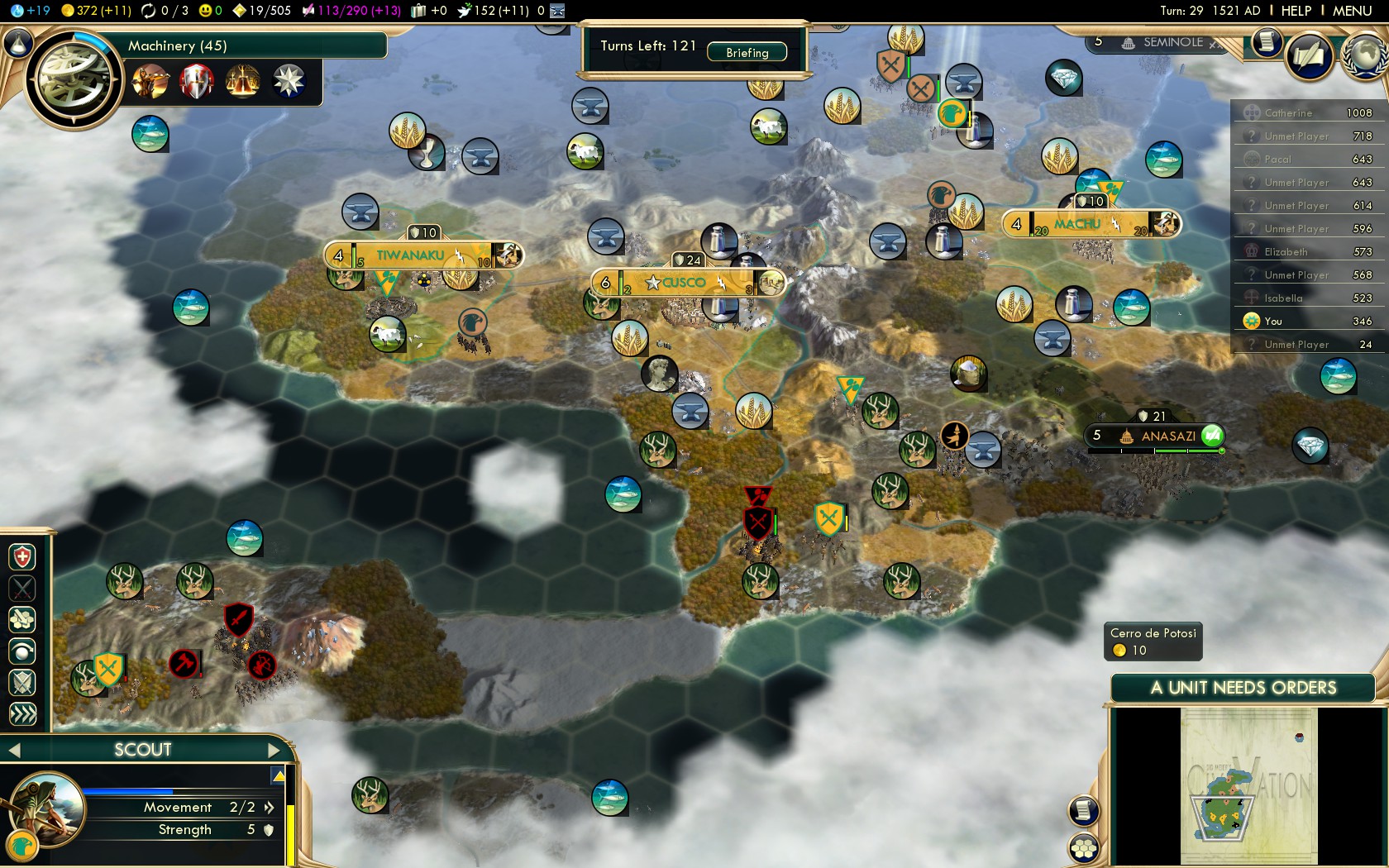Open the scroll with quill icon
Screen dimensions: 1389x868
[1310, 56]
